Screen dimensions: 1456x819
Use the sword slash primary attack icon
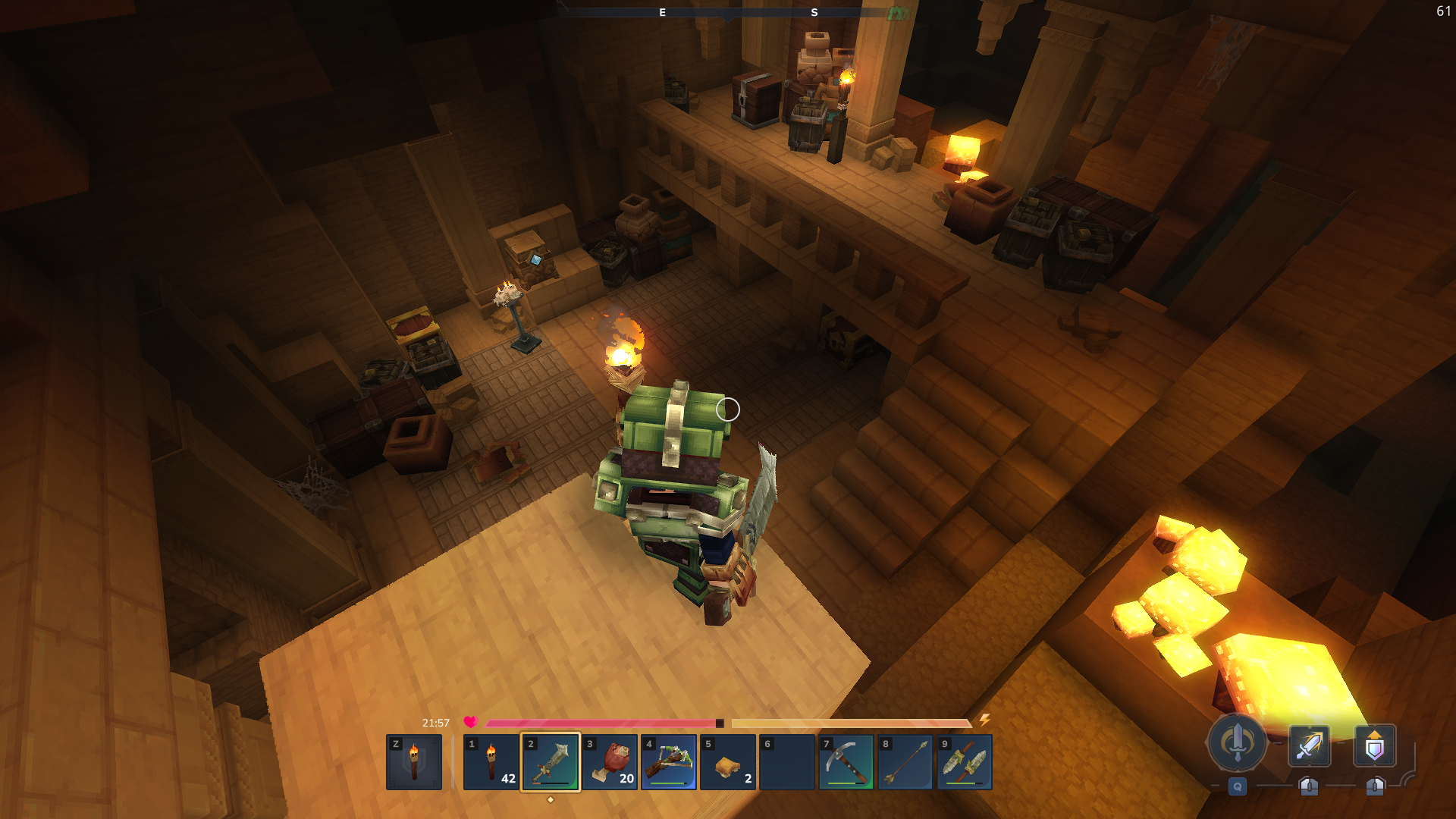(1309, 746)
